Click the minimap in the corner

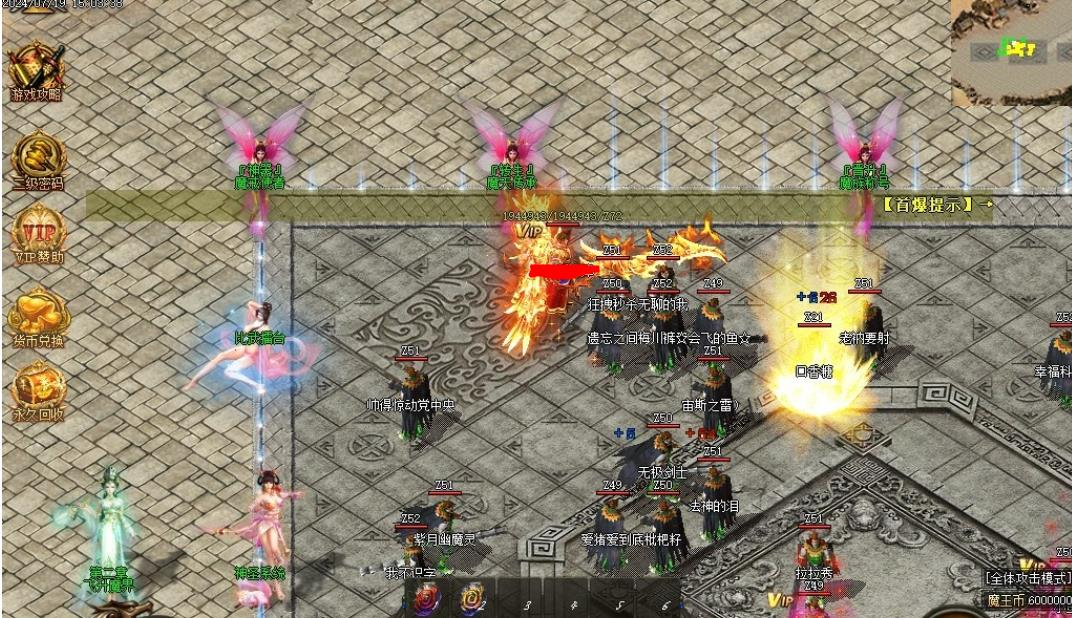pyautogui.click(x=1011, y=50)
